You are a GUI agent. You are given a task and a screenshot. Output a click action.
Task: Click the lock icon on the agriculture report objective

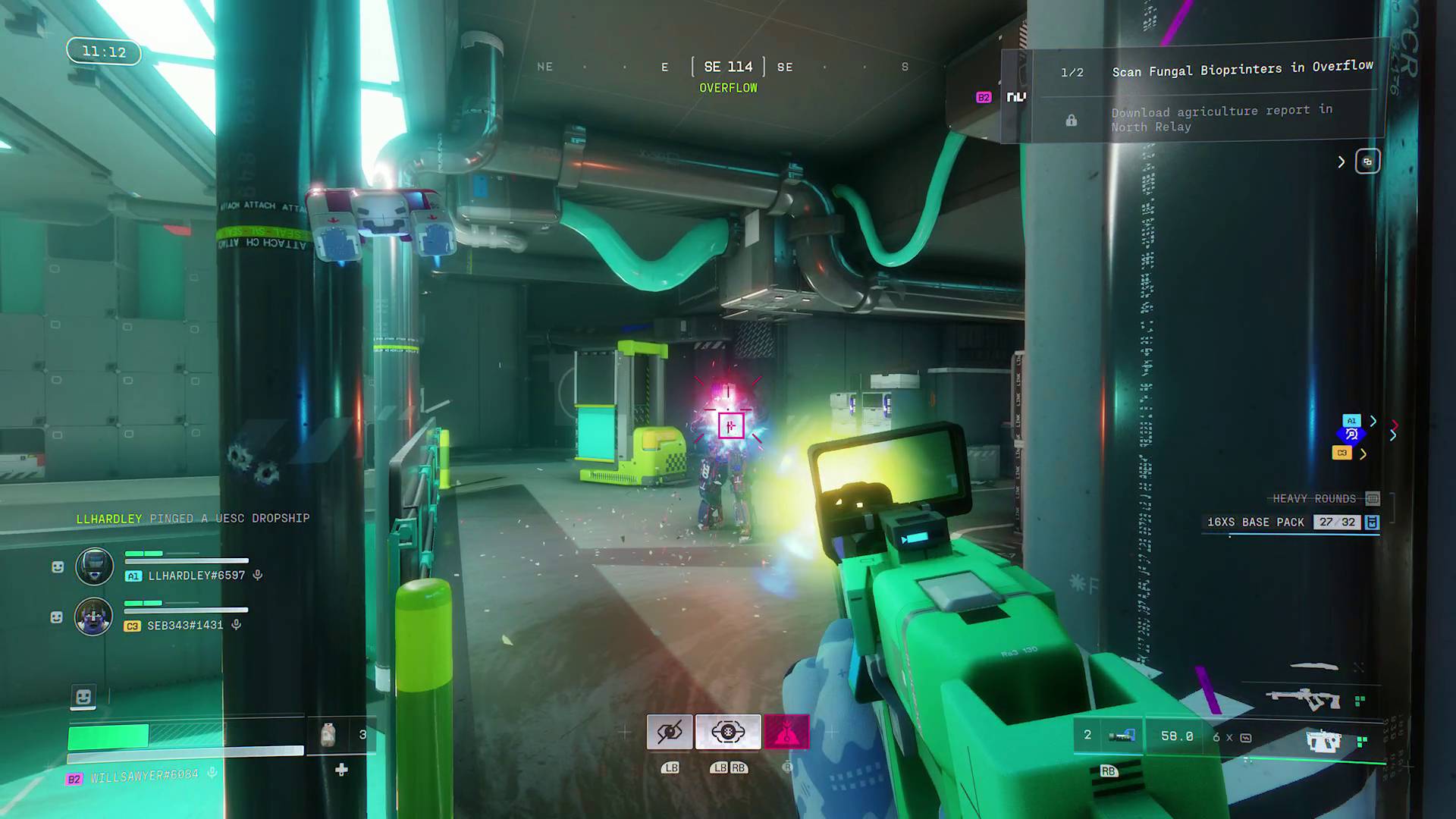tap(1072, 120)
